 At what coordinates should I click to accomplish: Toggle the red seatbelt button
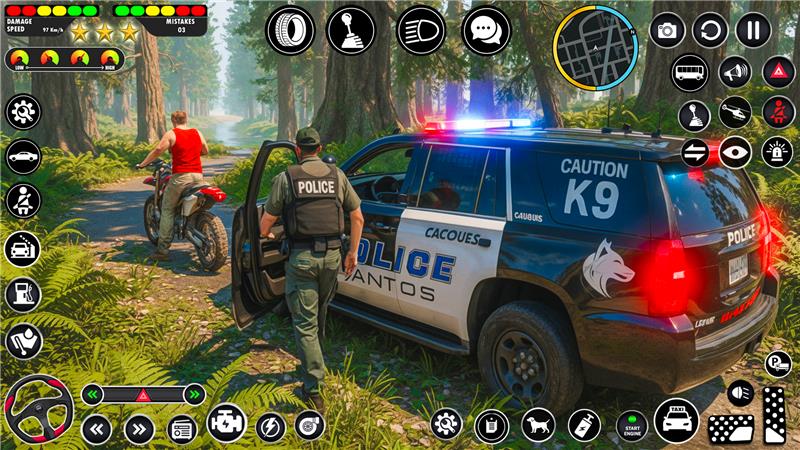click(x=779, y=112)
